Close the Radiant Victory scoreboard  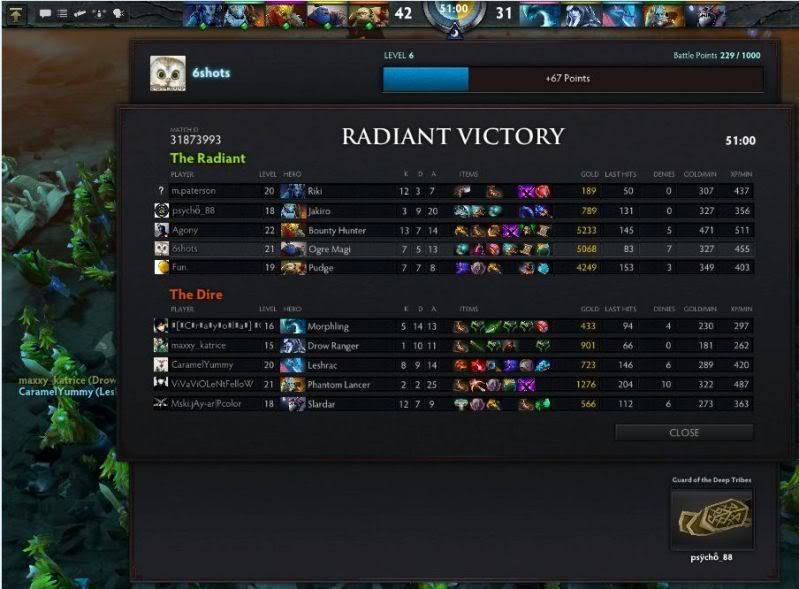[x=684, y=433]
